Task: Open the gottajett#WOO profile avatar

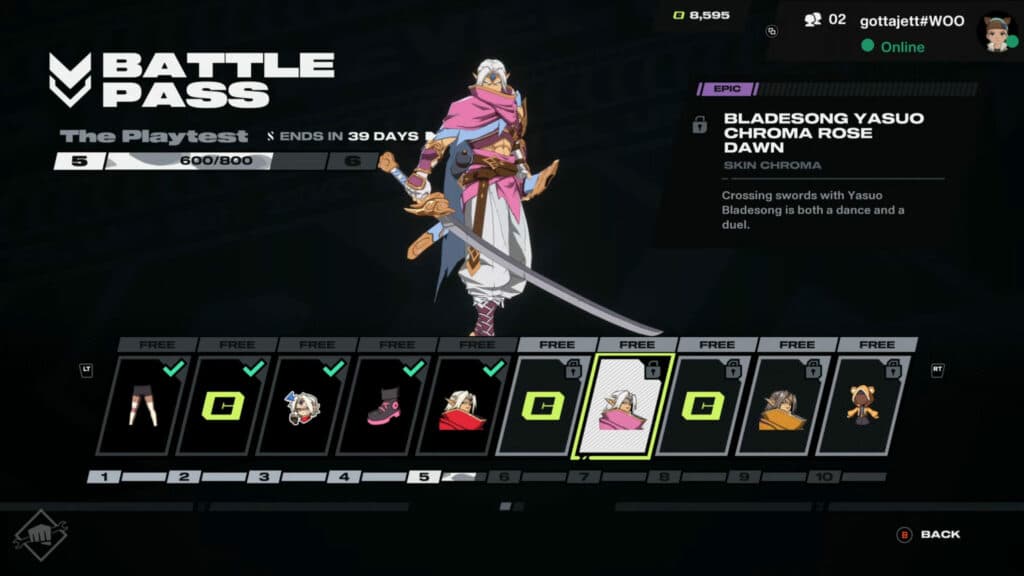Action: pyautogui.click(x=994, y=32)
